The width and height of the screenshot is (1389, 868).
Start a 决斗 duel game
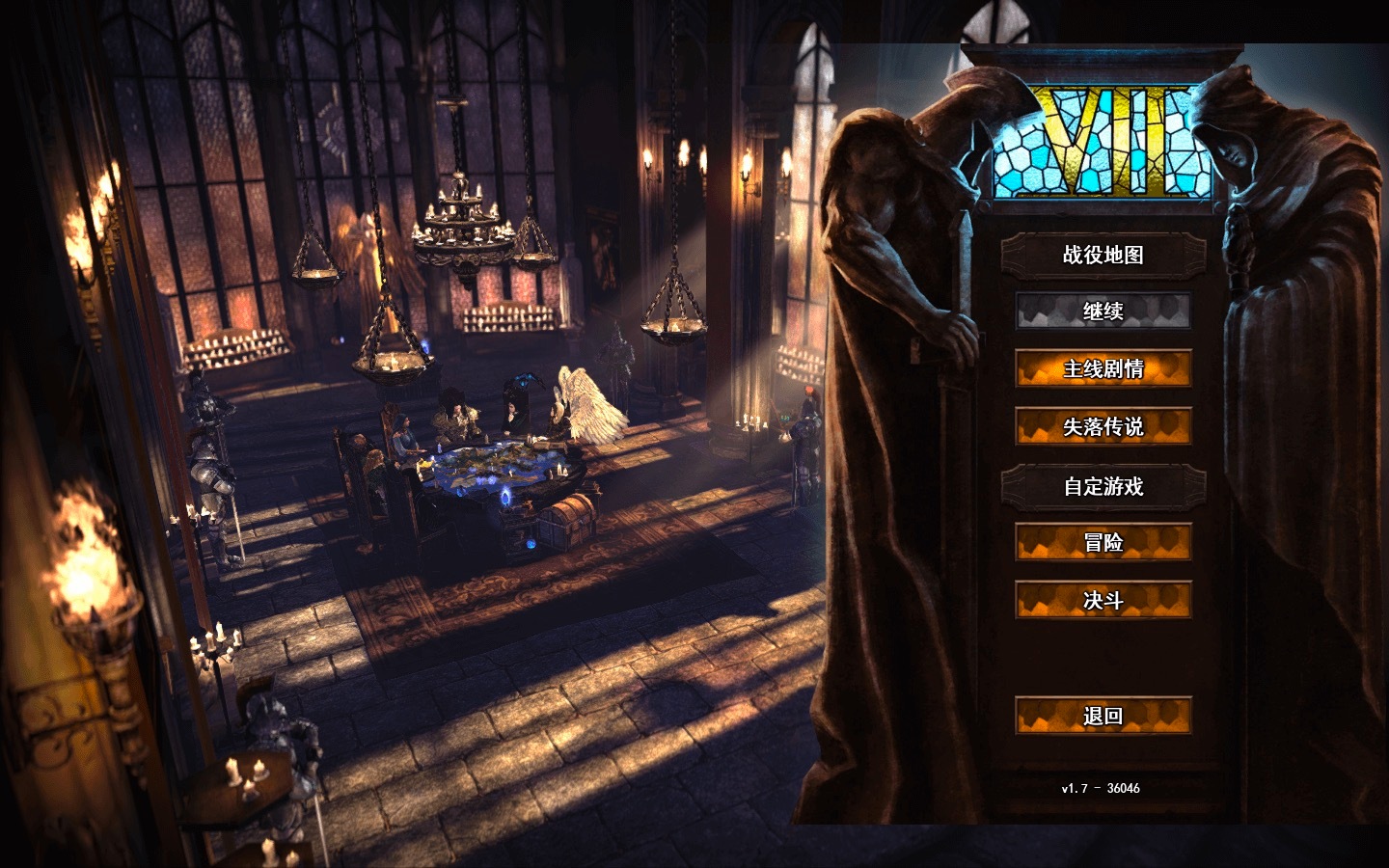point(1103,601)
